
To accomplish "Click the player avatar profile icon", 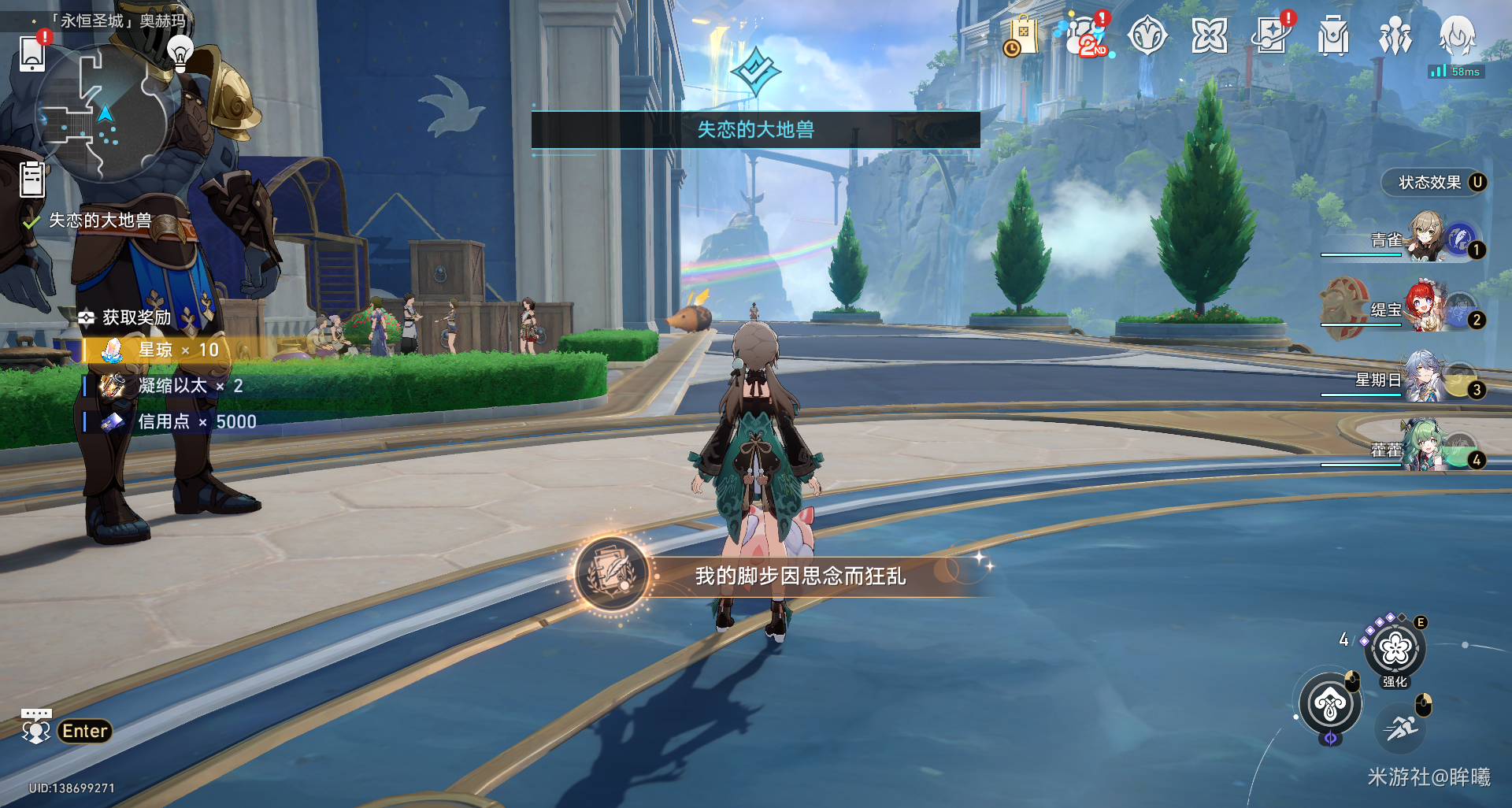I will (x=1457, y=35).
